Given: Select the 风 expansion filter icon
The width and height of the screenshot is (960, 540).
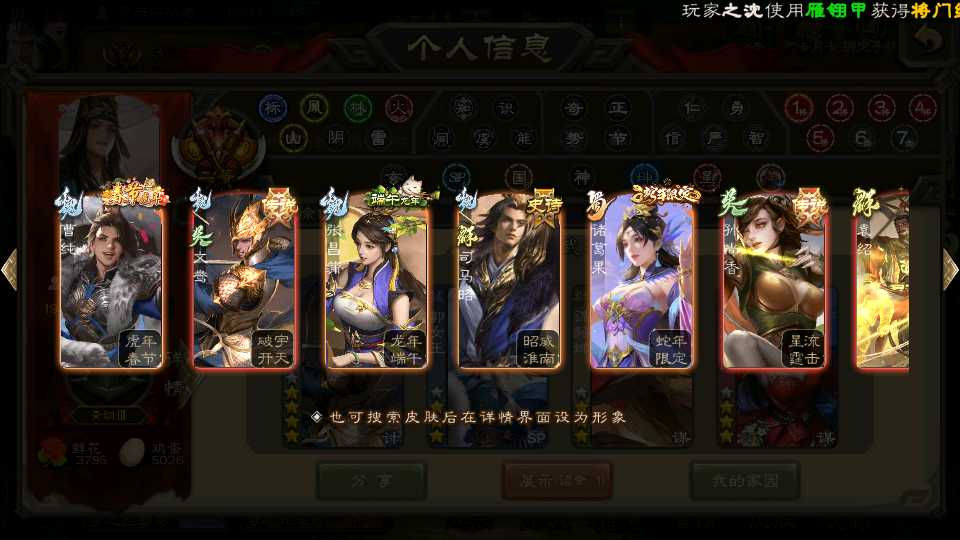Looking at the screenshot, I should tap(315, 107).
